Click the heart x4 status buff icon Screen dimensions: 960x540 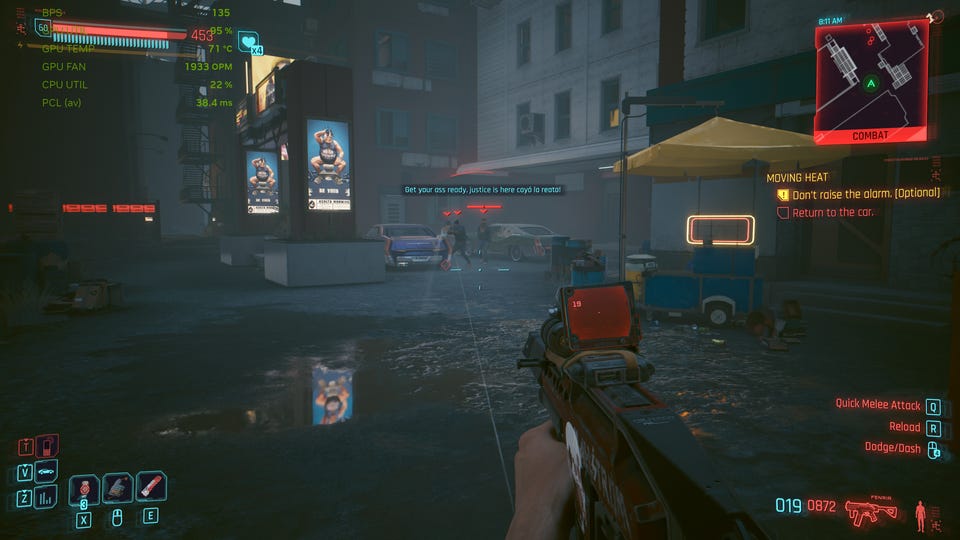pyautogui.click(x=248, y=42)
